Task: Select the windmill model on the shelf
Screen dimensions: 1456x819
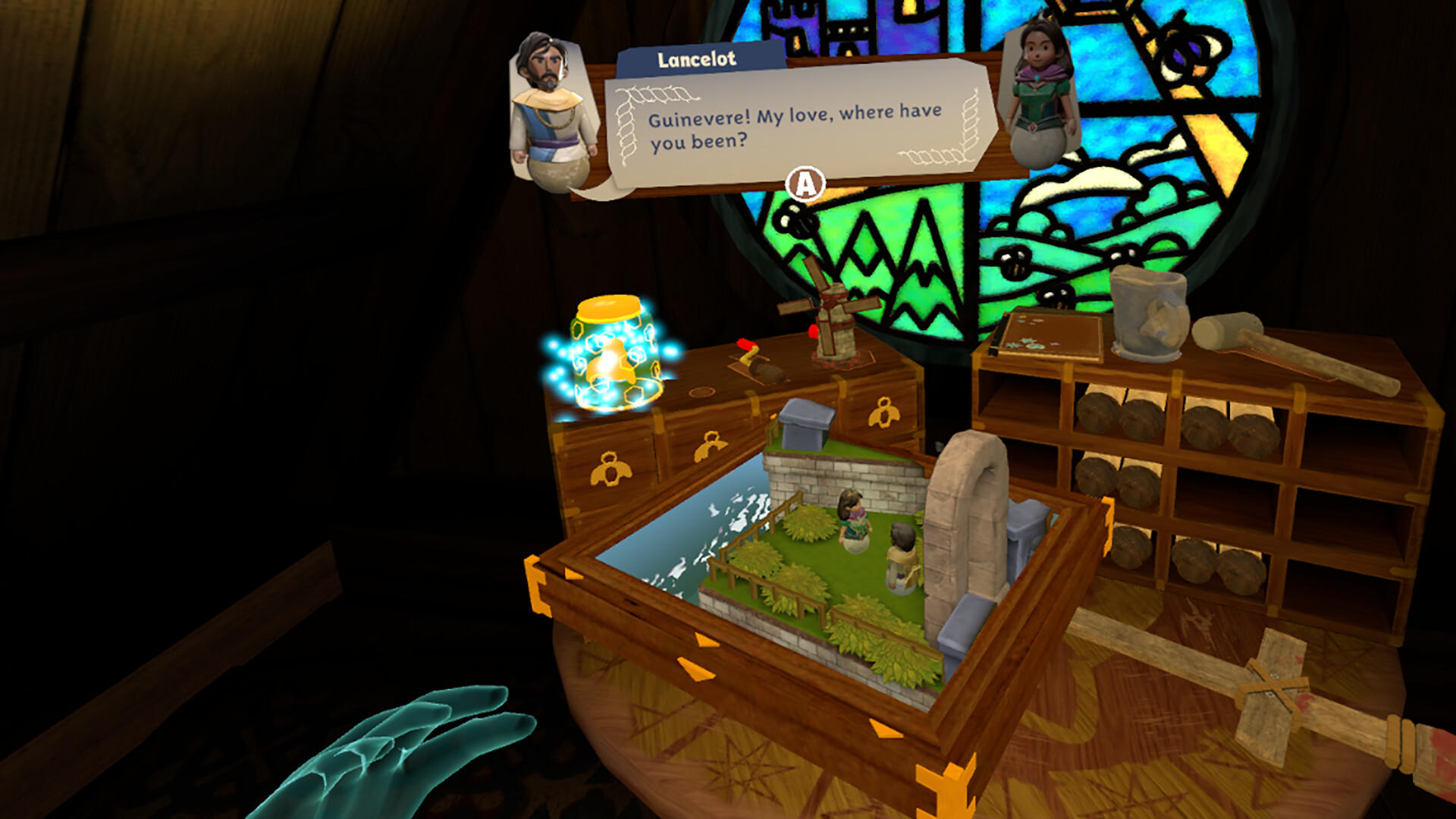Action: coord(834,326)
